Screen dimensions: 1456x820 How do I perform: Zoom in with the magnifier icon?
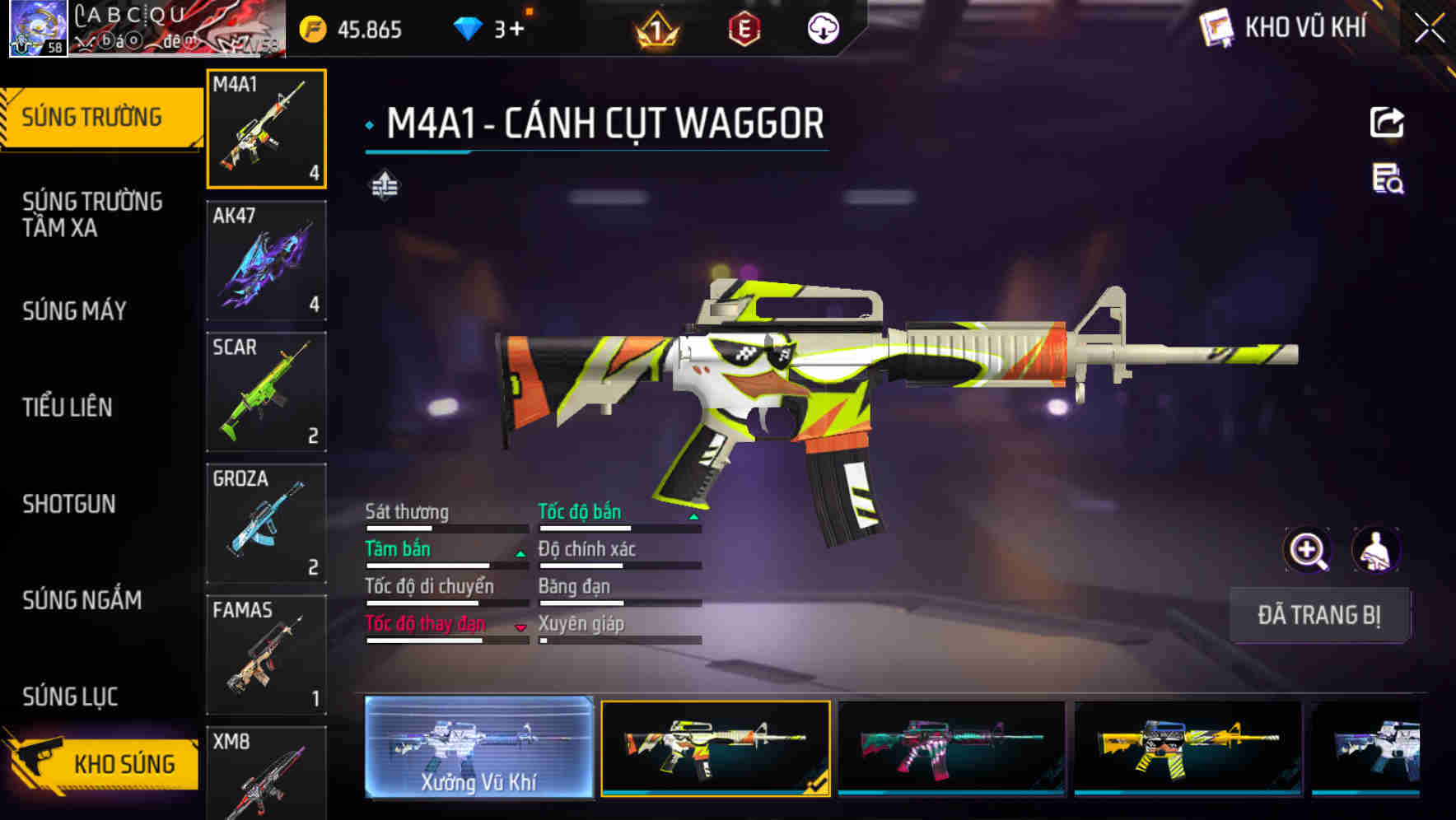tap(1307, 550)
